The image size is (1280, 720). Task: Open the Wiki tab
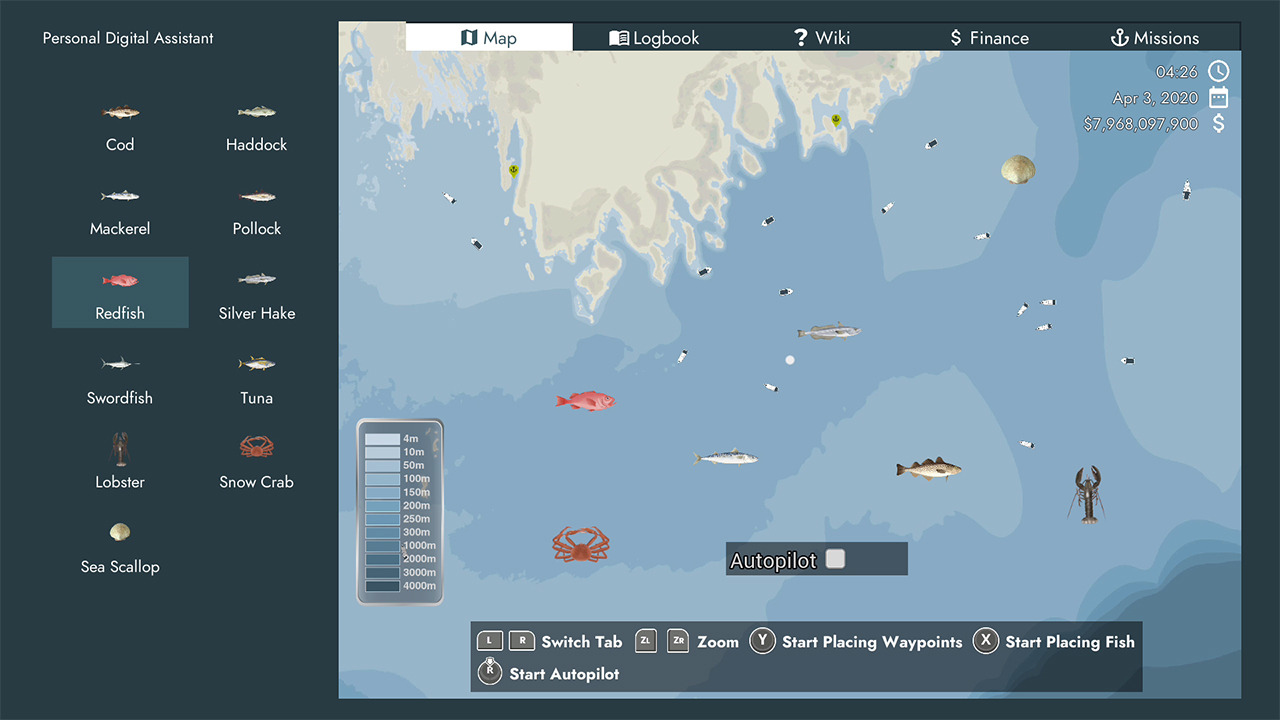pos(822,37)
